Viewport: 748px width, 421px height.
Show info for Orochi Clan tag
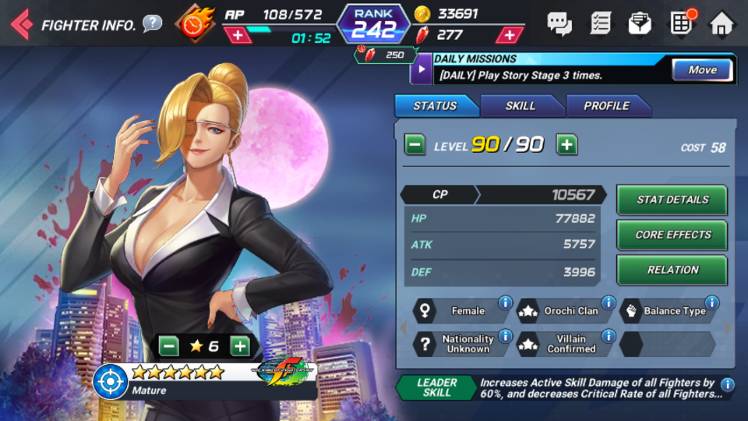[x=608, y=303]
